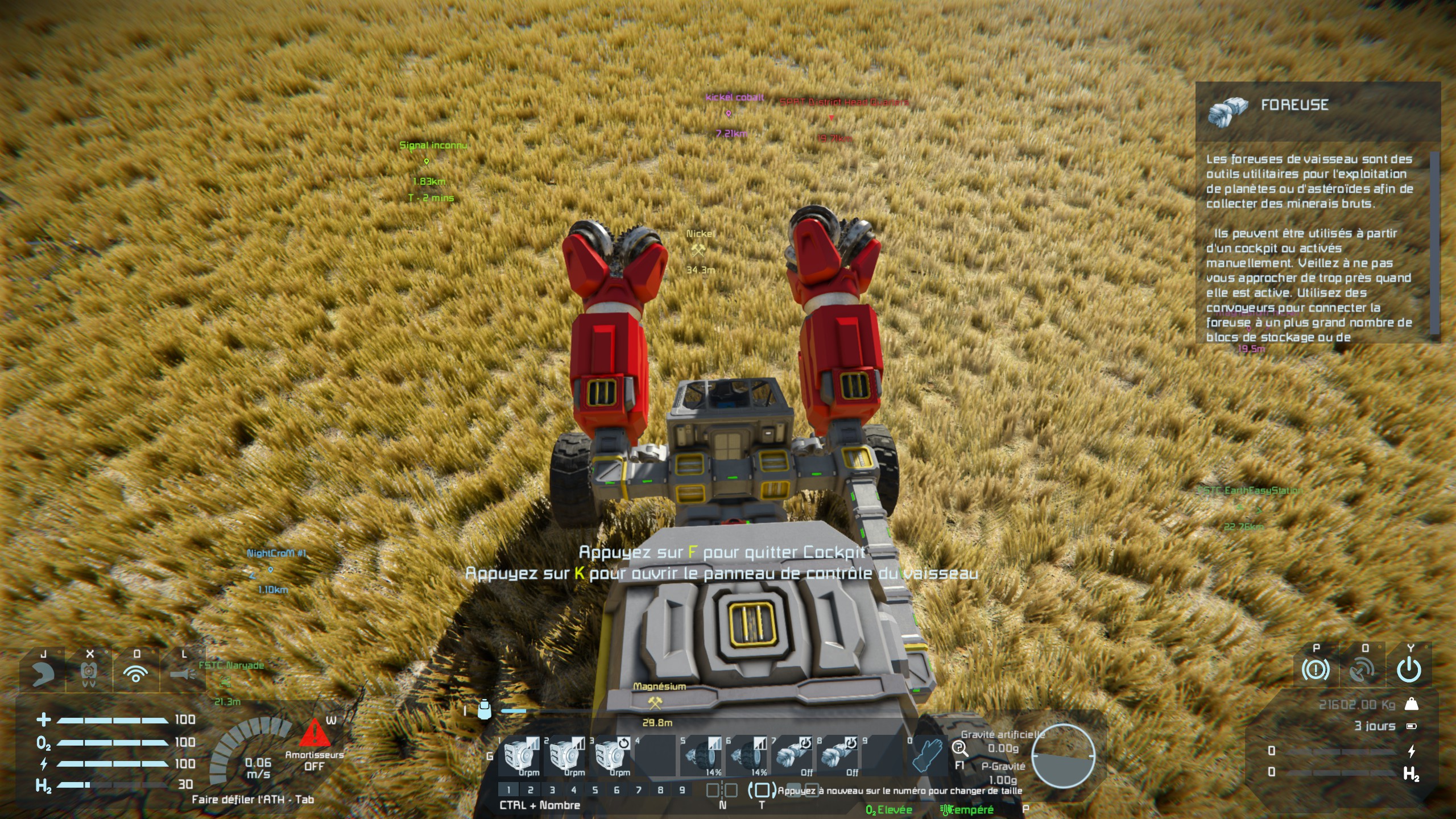The height and width of the screenshot is (819, 1456).
Task: Select the wheel in toolbar slot 6
Action: (747, 755)
